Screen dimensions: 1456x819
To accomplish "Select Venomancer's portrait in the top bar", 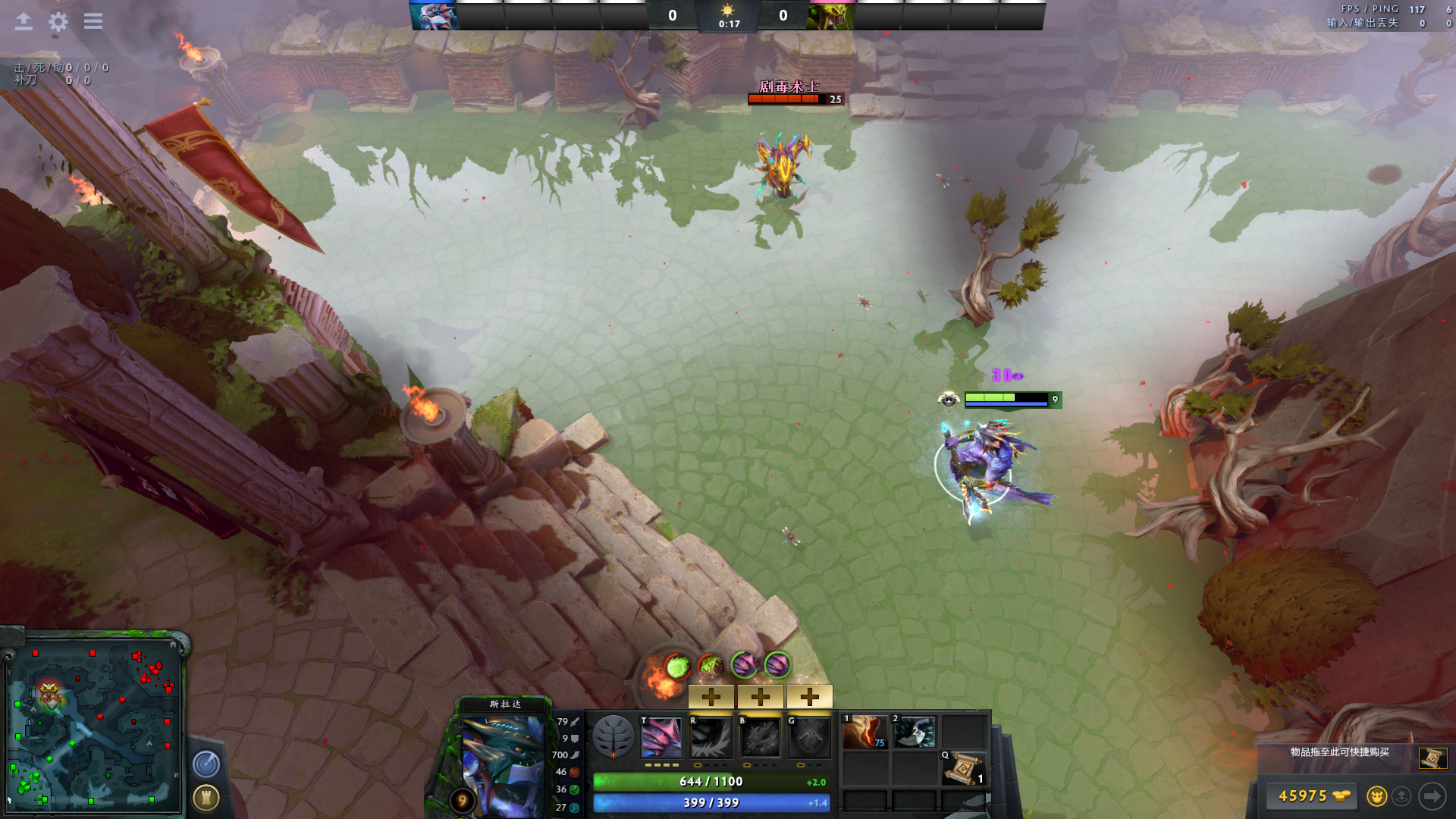I will point(831,16).
